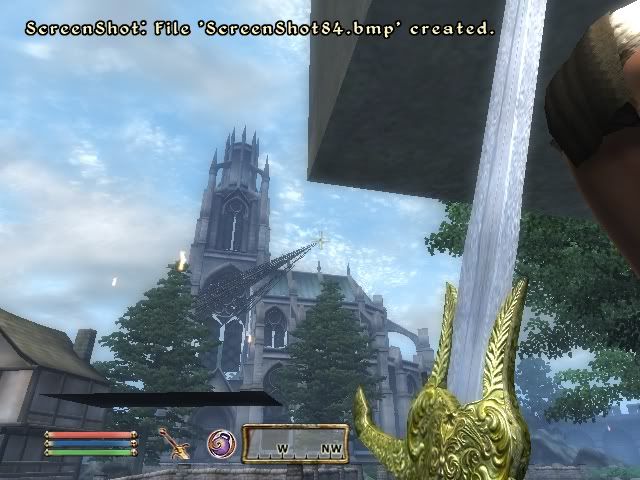This screenshot has width=640, height=480.
Task: Click the compass bar showing W and NW
Action: (295, 444)
